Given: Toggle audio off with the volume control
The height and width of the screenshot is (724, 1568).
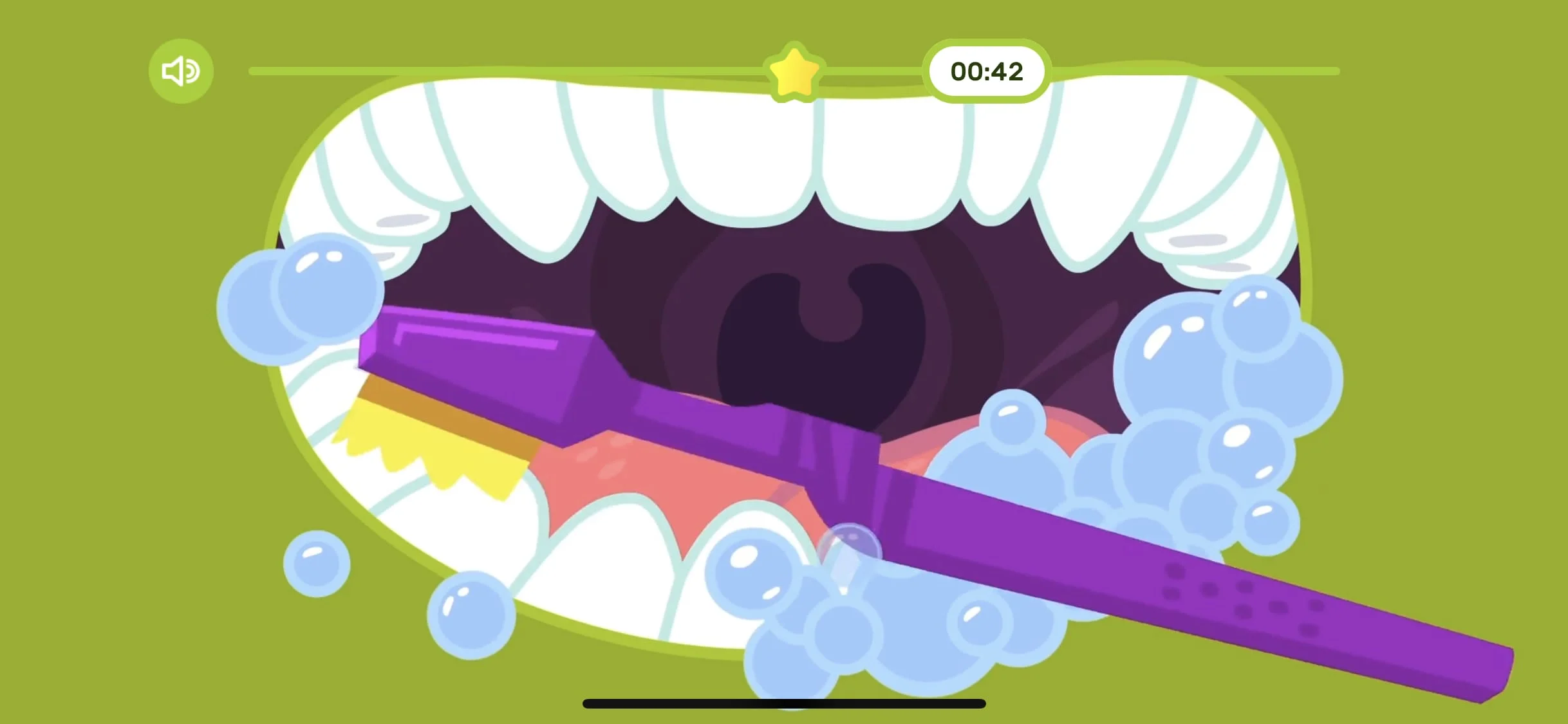Looking at the screenshot, I should (181, 71).
